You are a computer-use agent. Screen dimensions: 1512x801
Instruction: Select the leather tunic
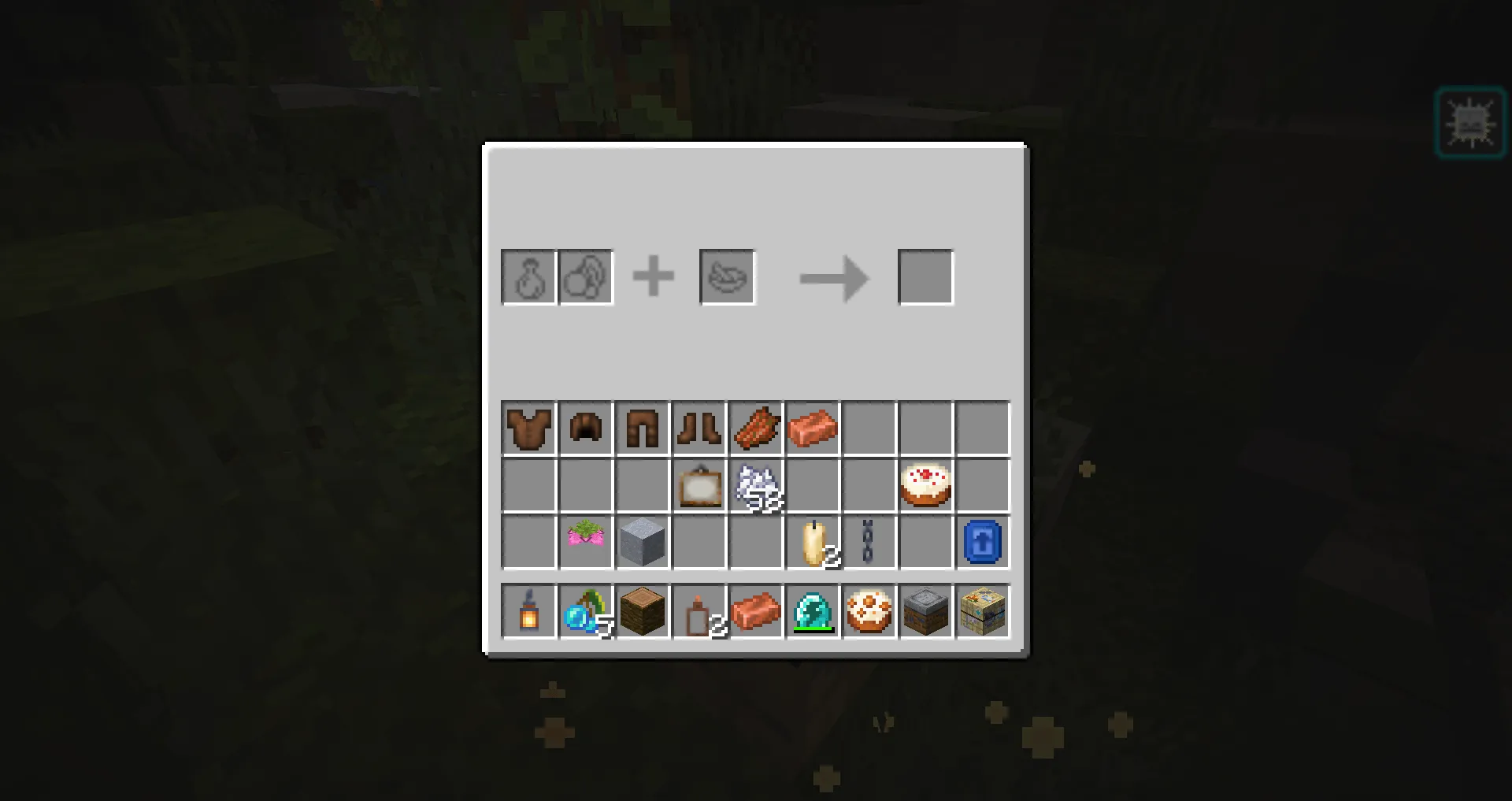[528, 428]
